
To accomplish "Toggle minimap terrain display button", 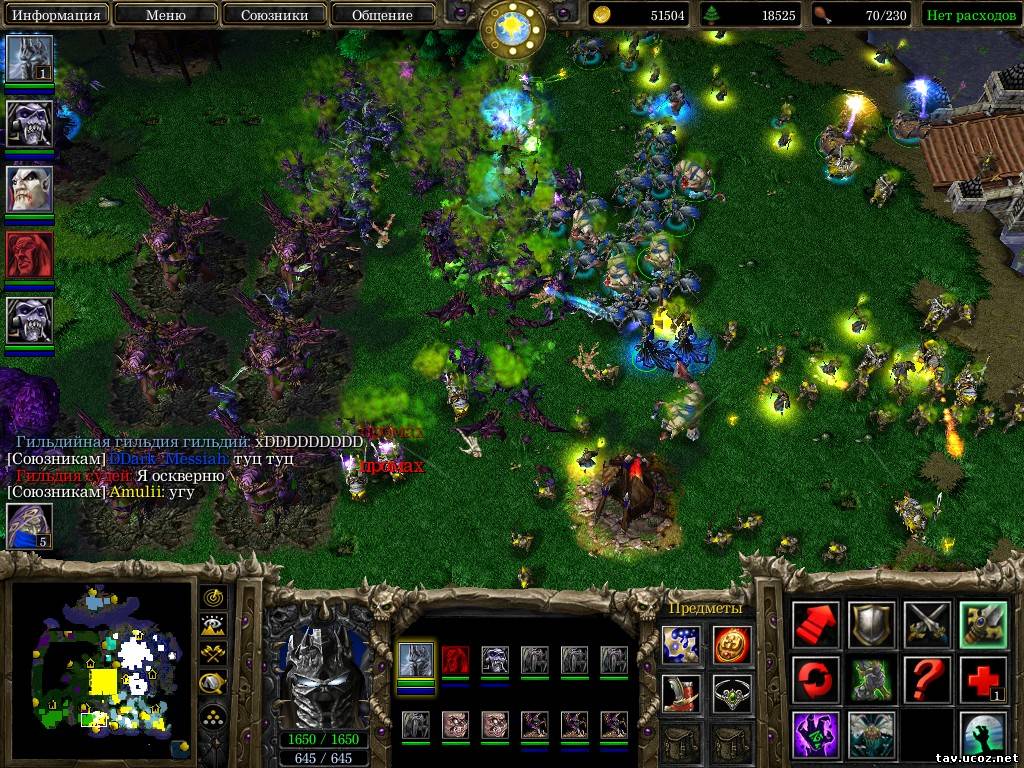I will [213, 626].
